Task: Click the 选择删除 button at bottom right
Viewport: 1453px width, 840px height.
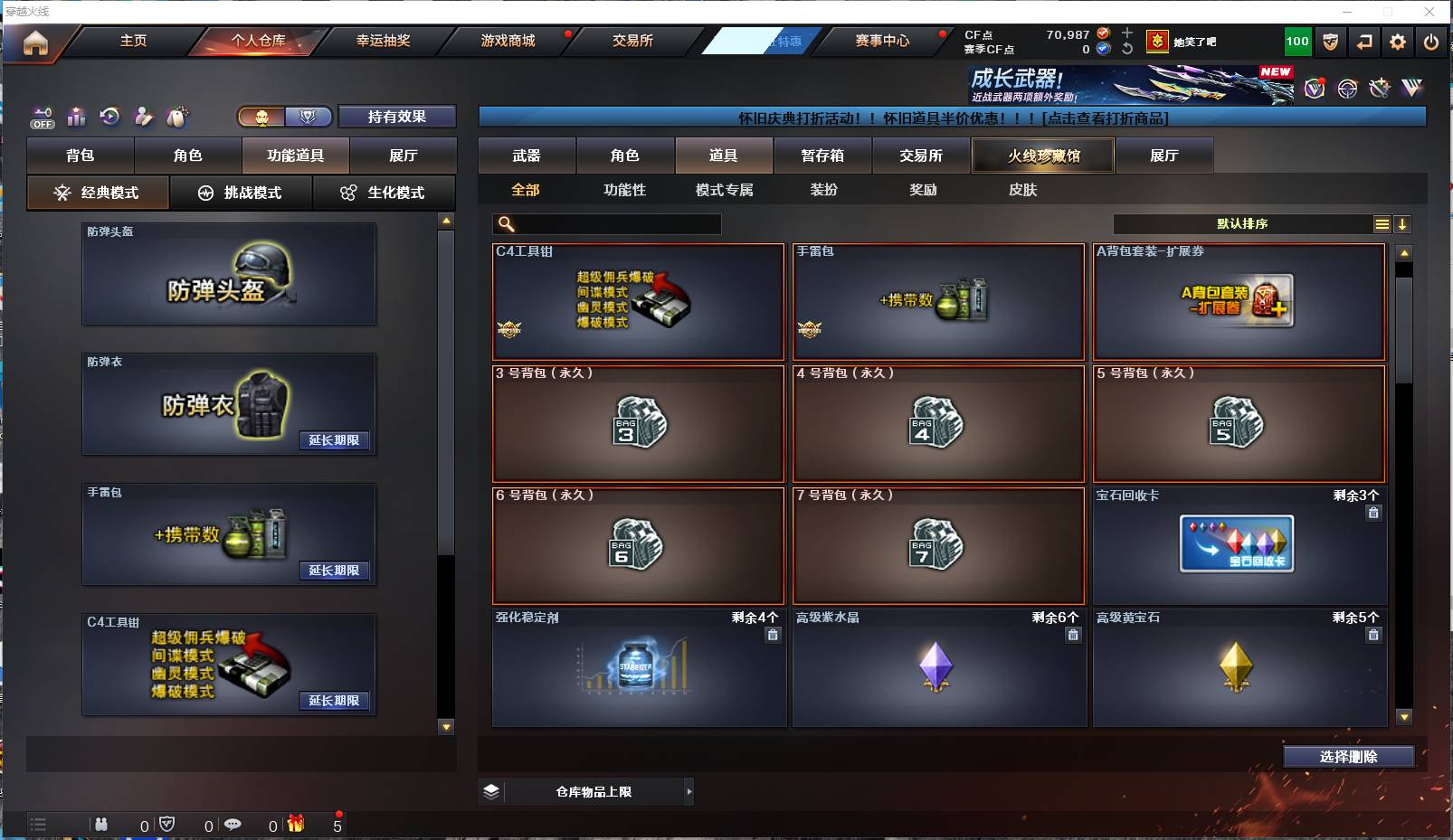Action: (1349, 757)
